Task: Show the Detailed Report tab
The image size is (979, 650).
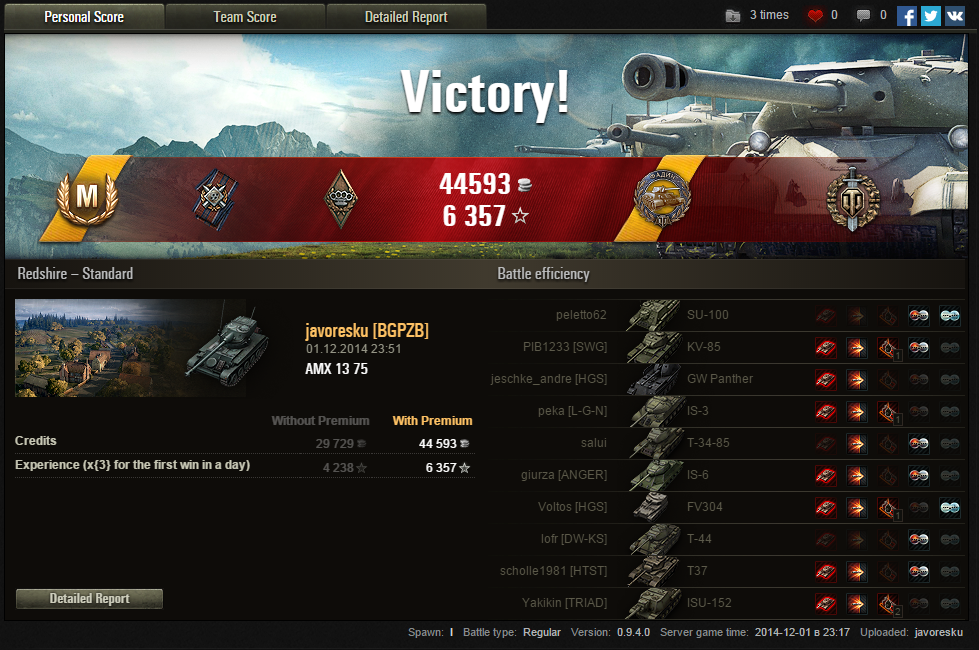Action: tap(406, 16)
